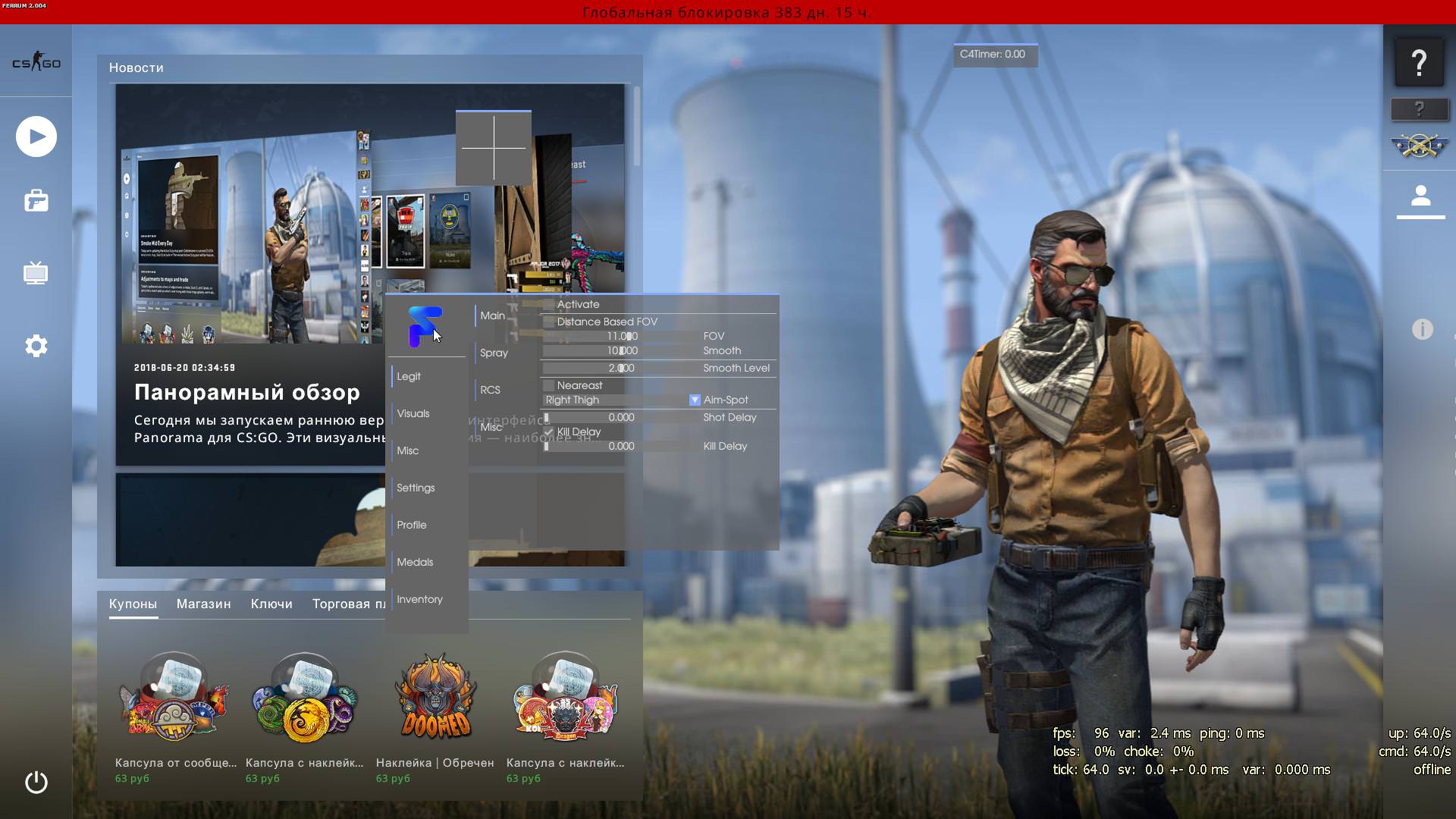Open the Watch TV icon
Viewport: 1456px width, 819px height.
point(36,273)
